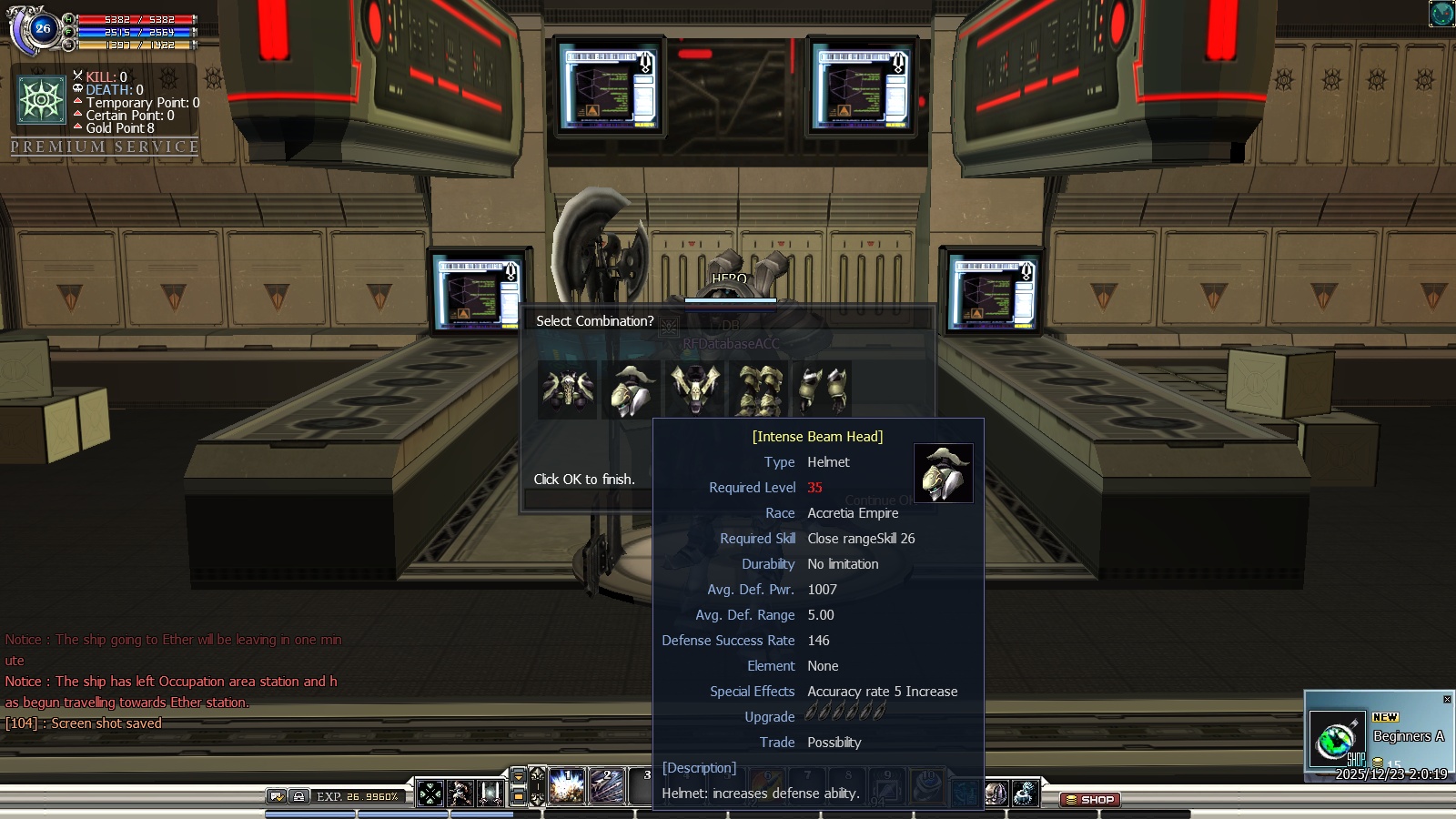
Task: Activate hotbar skill slot 1 burst ability
Action: point(566,787)
